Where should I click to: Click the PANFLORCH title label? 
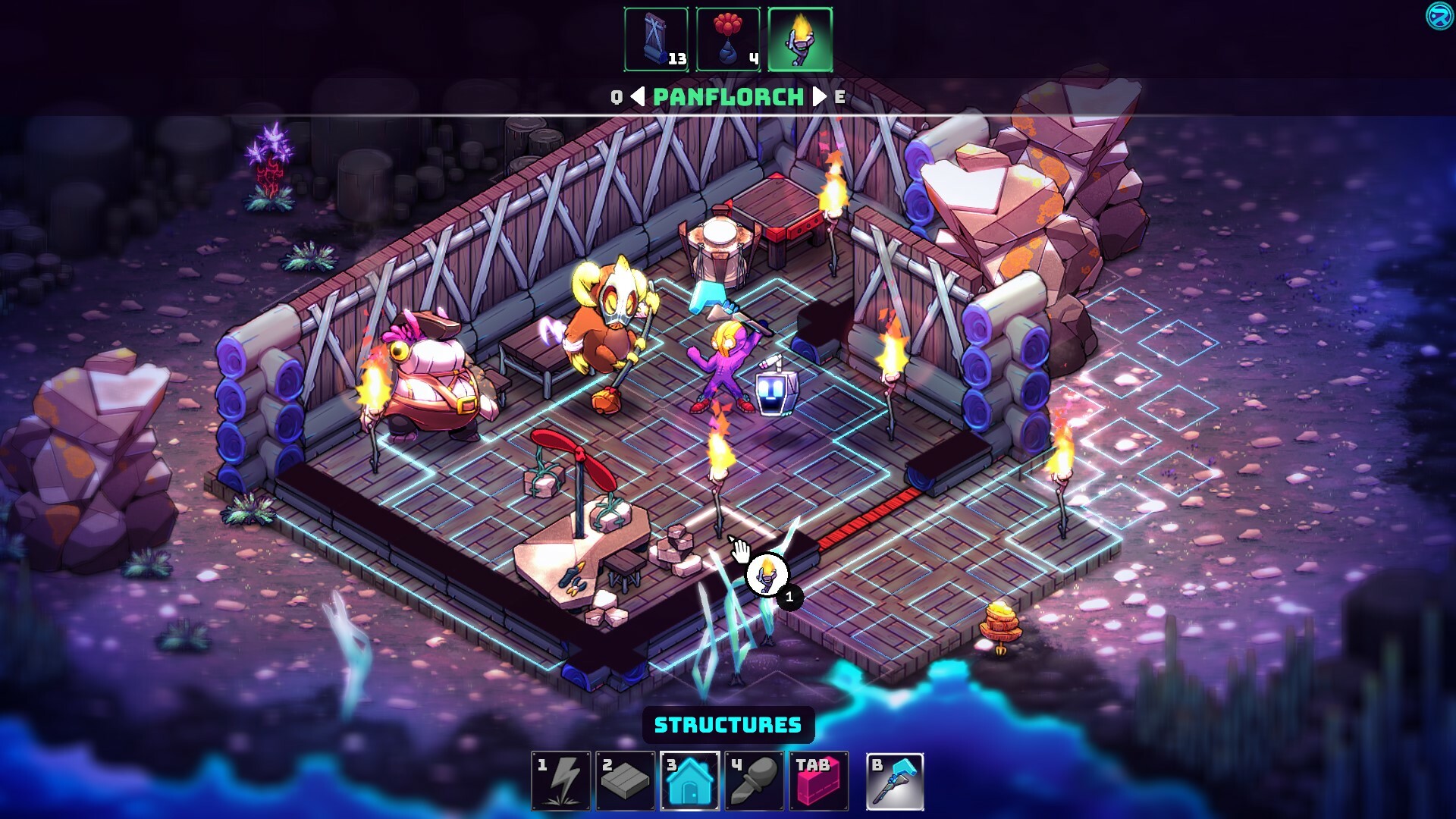(726, 97)
